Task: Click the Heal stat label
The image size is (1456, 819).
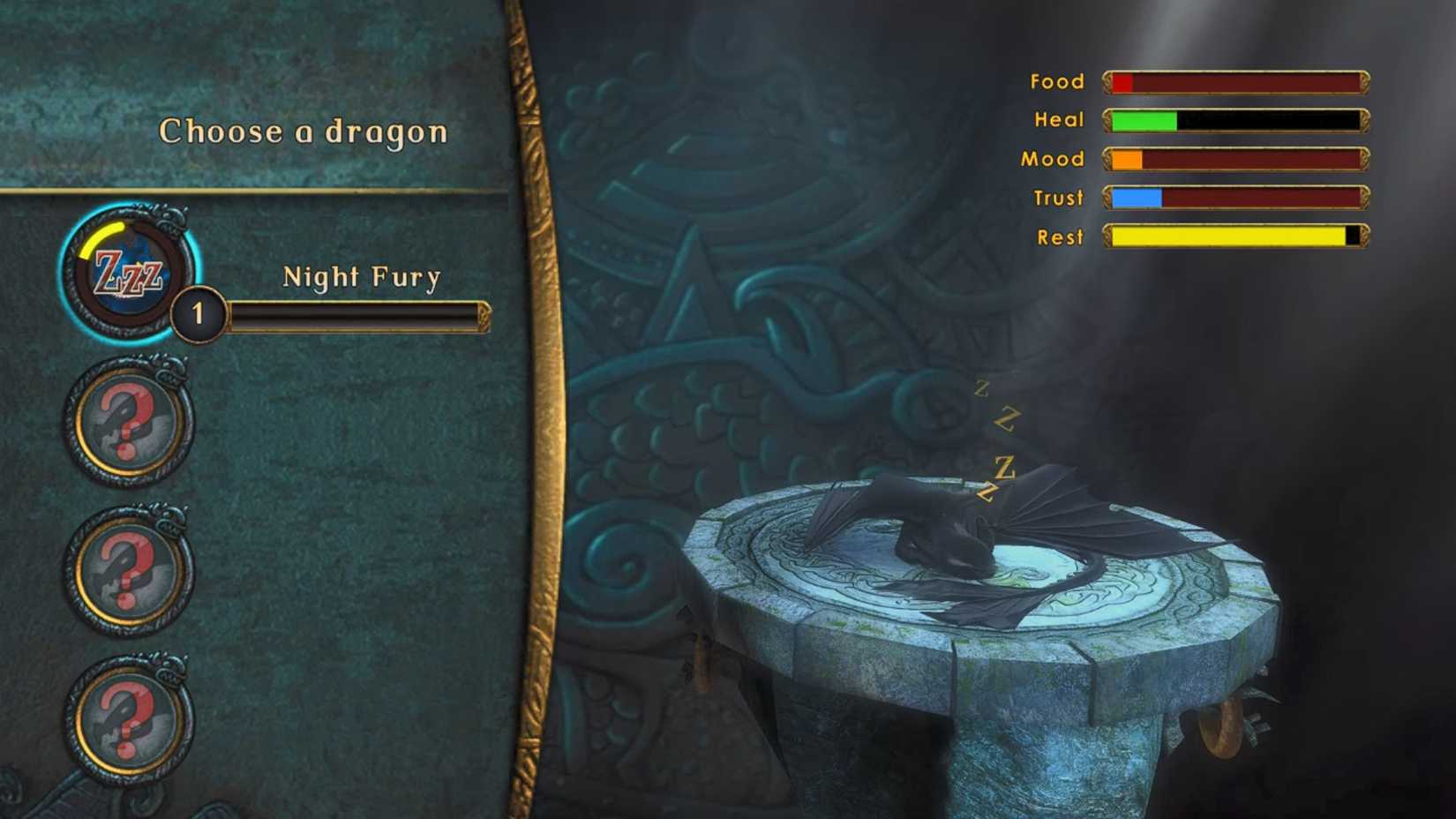Action: point(1058,120)
